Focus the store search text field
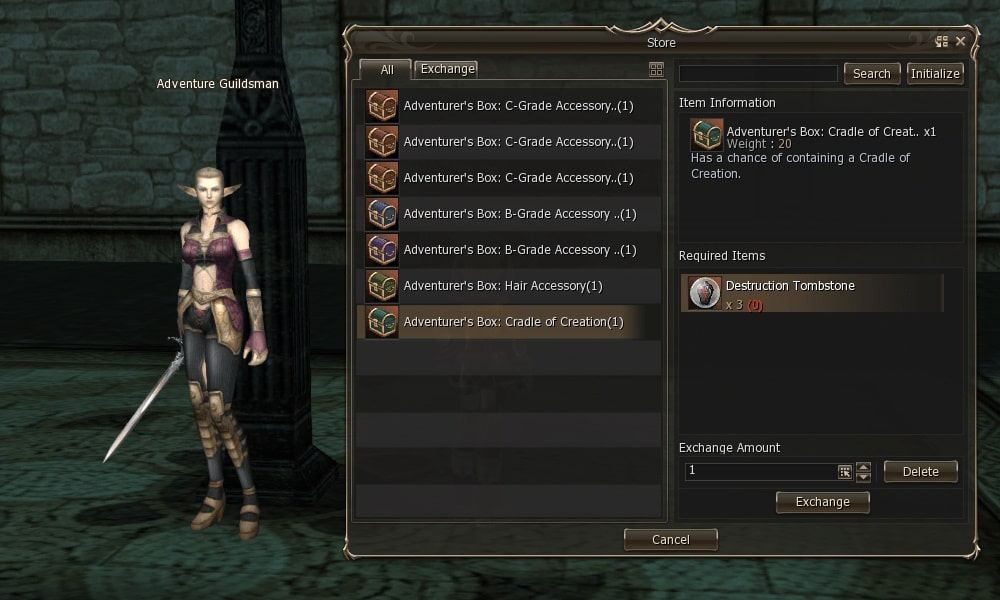The width and height of the screenshot is (1000, 600). click(758, 74)
